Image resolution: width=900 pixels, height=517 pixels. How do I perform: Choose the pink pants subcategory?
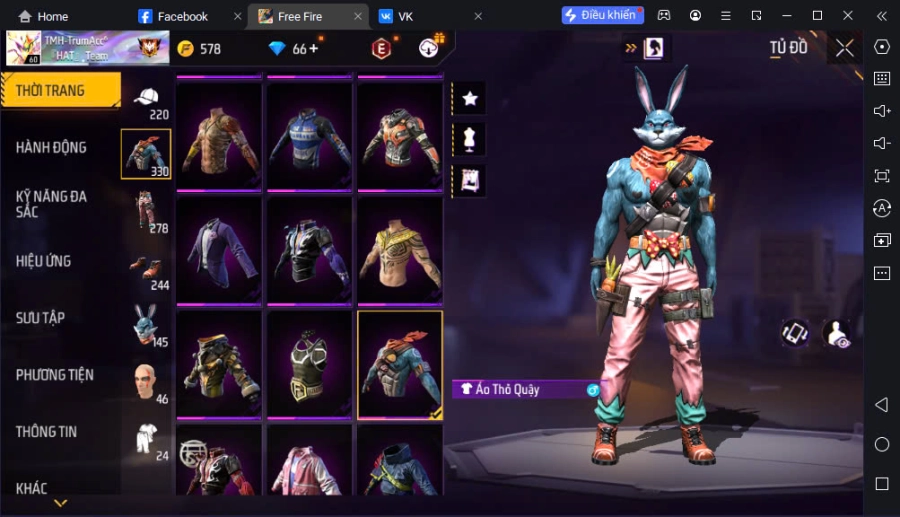[x=146, y=211]
